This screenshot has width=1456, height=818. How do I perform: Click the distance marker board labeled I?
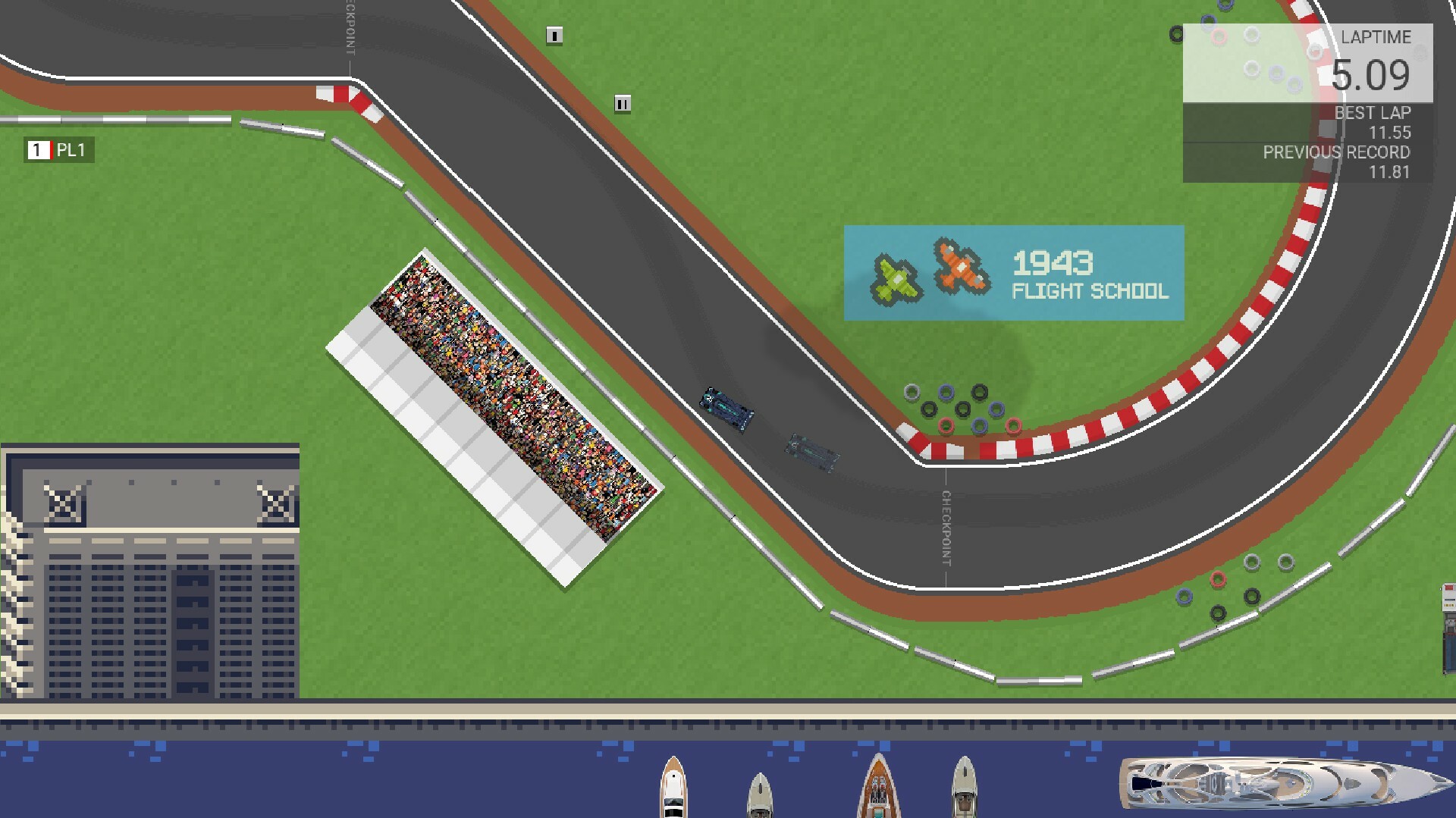(x=556, y=35)
